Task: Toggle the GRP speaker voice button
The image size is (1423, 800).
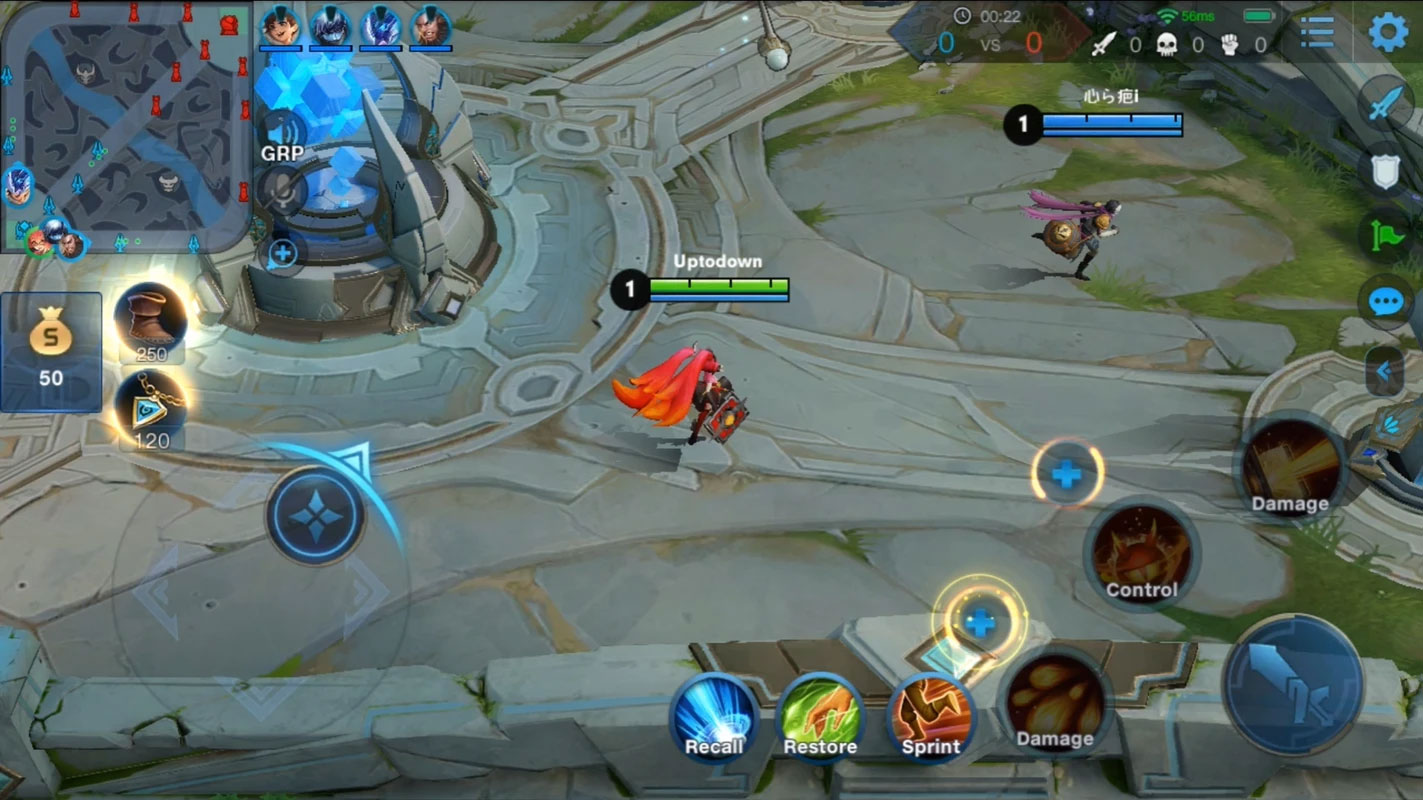Action: (x=281, y=132)
